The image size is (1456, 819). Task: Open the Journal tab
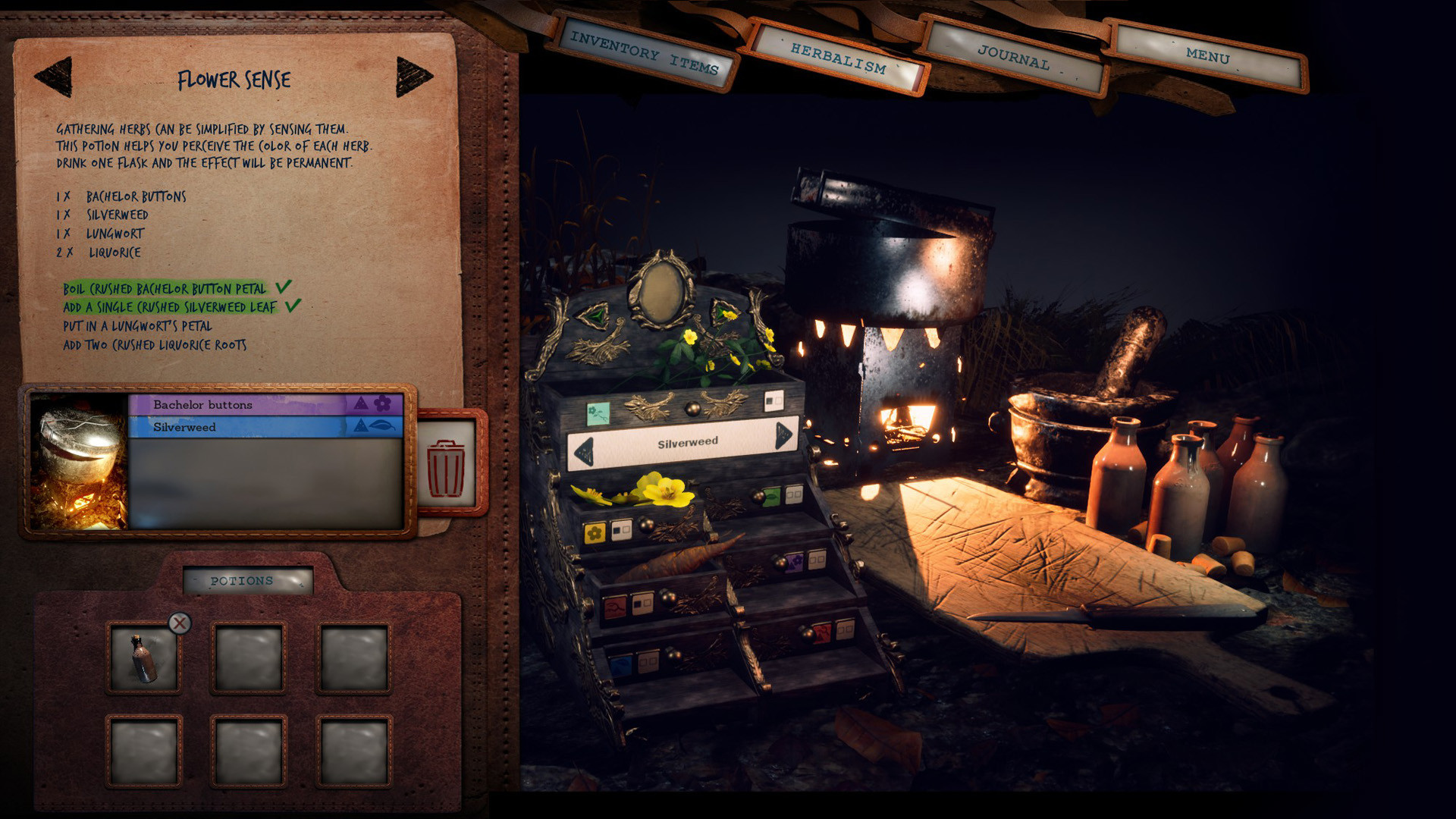coord(1013,58)
